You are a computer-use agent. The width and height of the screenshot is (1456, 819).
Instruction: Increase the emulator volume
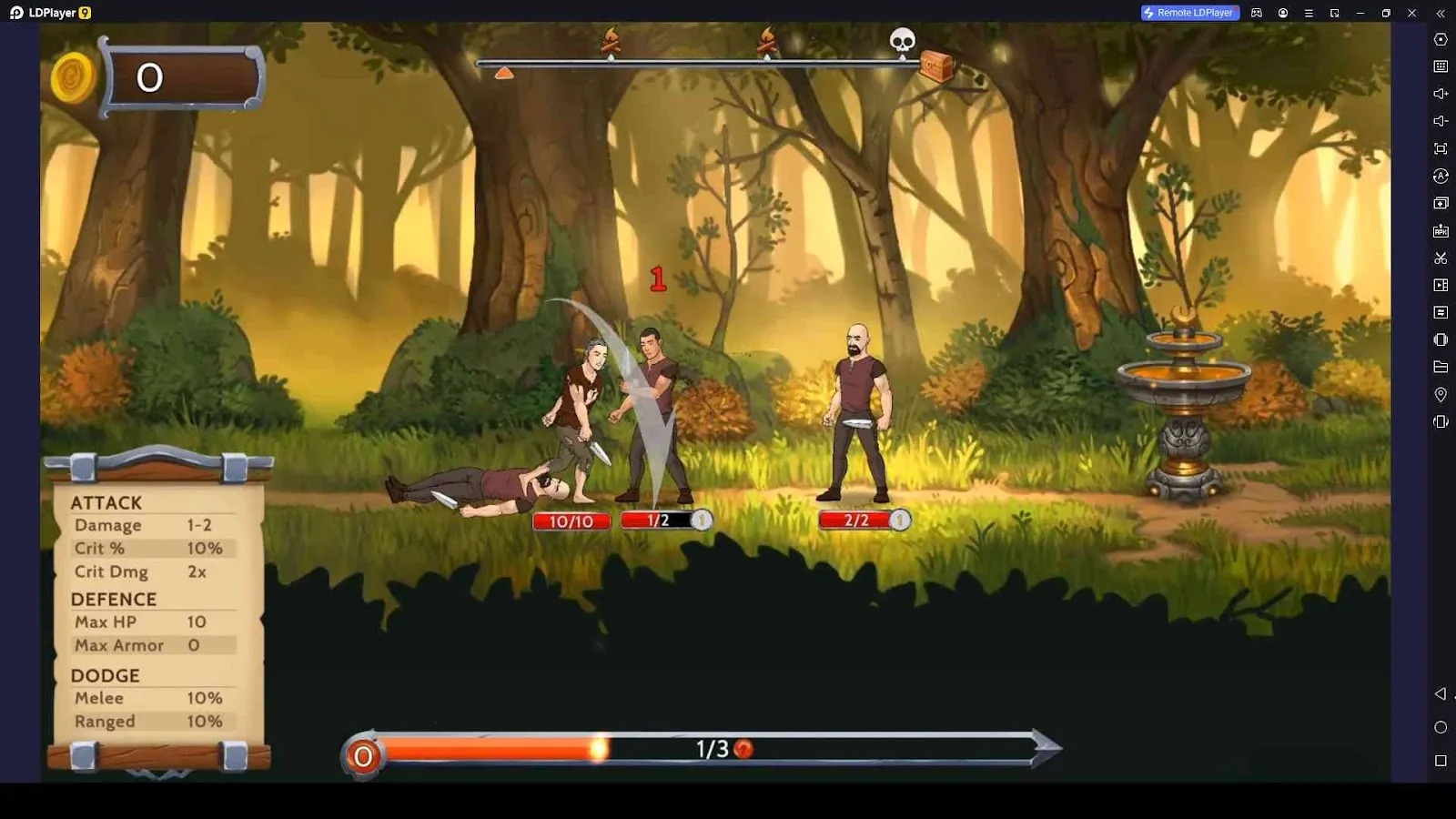1441,93
